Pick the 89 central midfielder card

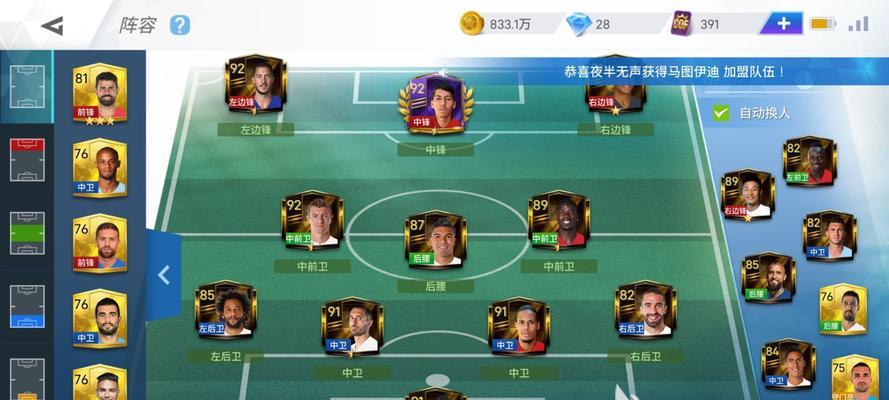[558, 220]
